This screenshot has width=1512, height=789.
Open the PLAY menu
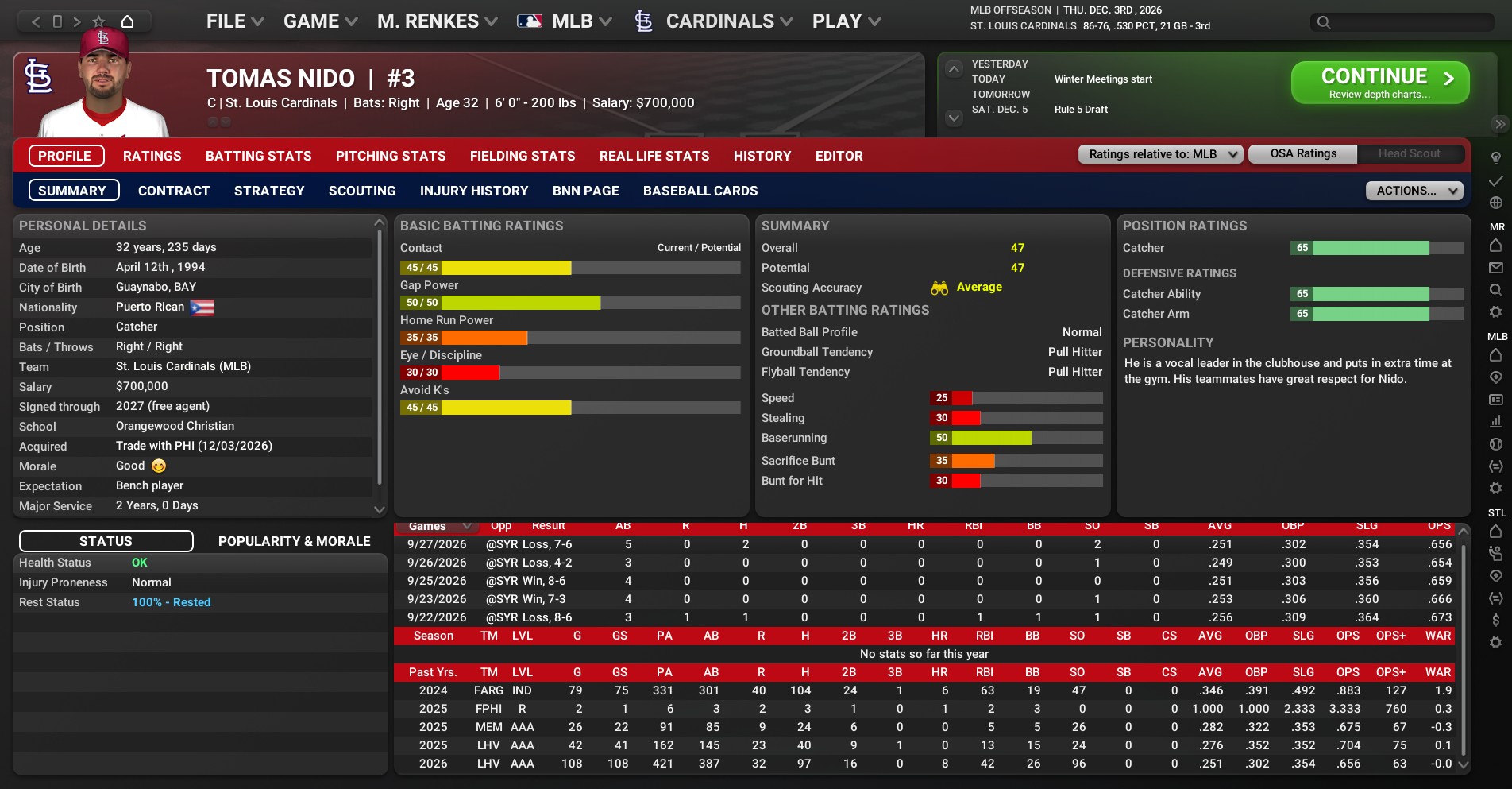pyautogui.click(x=846, y=21)
